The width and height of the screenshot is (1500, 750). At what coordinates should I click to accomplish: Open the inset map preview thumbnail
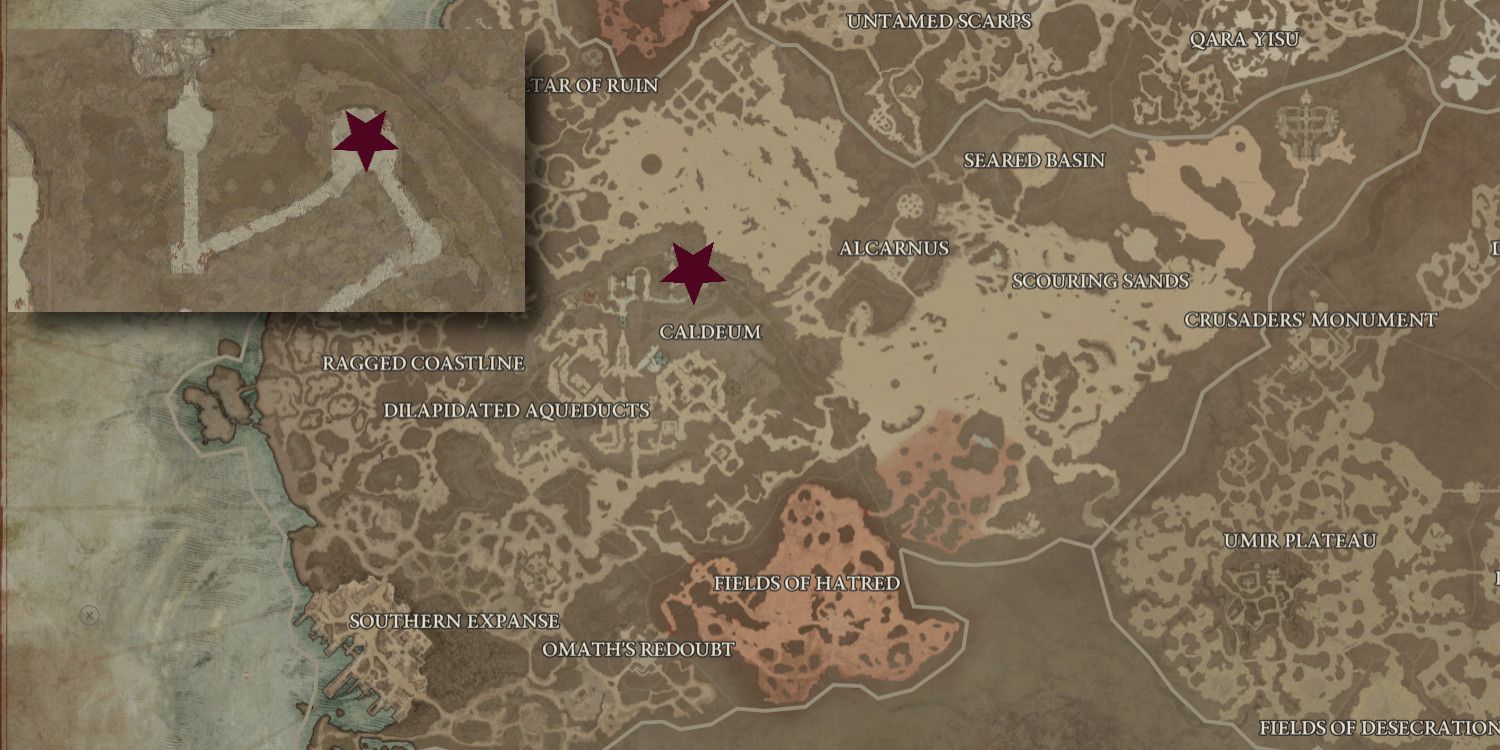(x=265, y=165)
